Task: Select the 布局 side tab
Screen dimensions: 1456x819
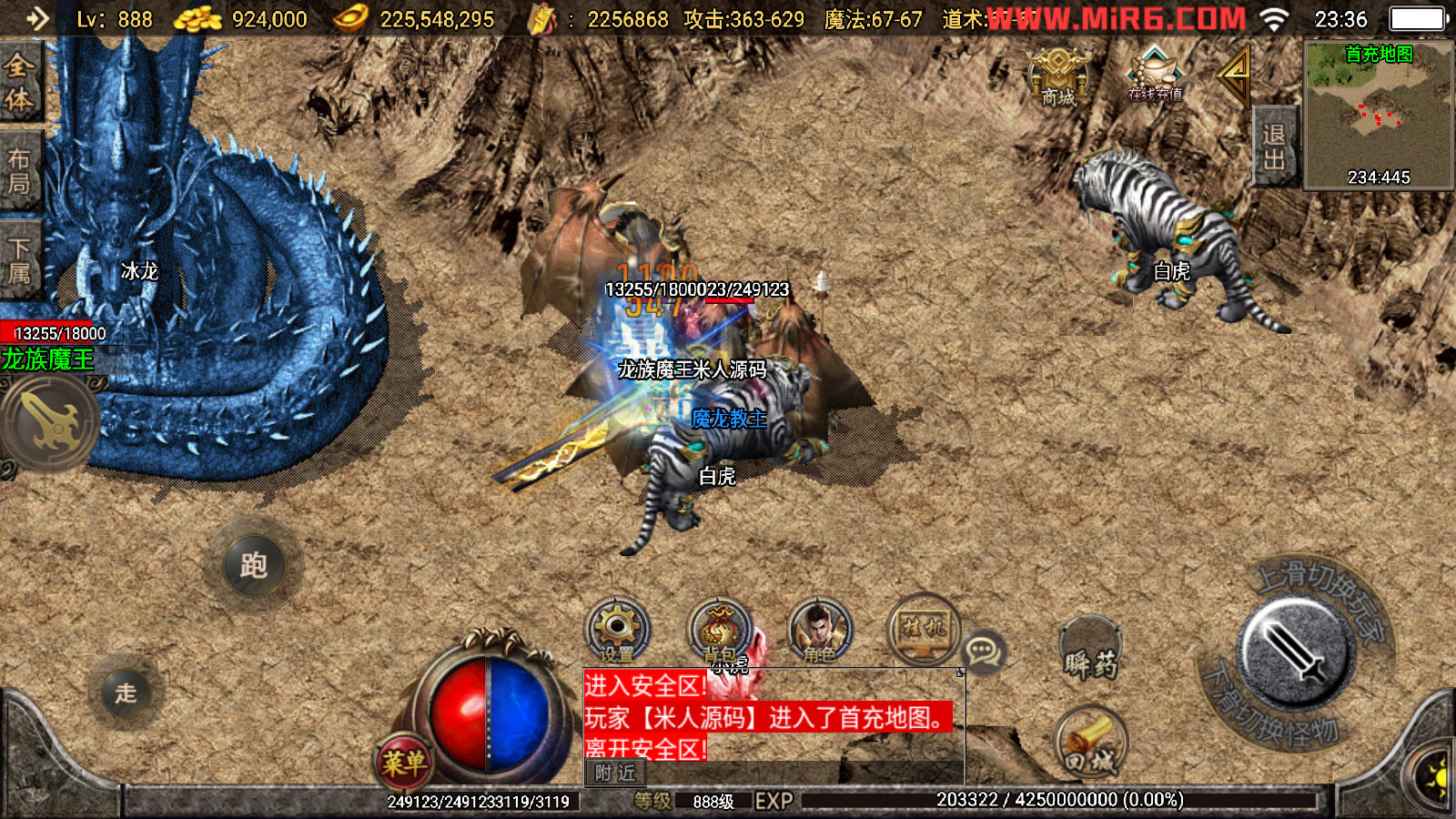Action: pos(19,171)
